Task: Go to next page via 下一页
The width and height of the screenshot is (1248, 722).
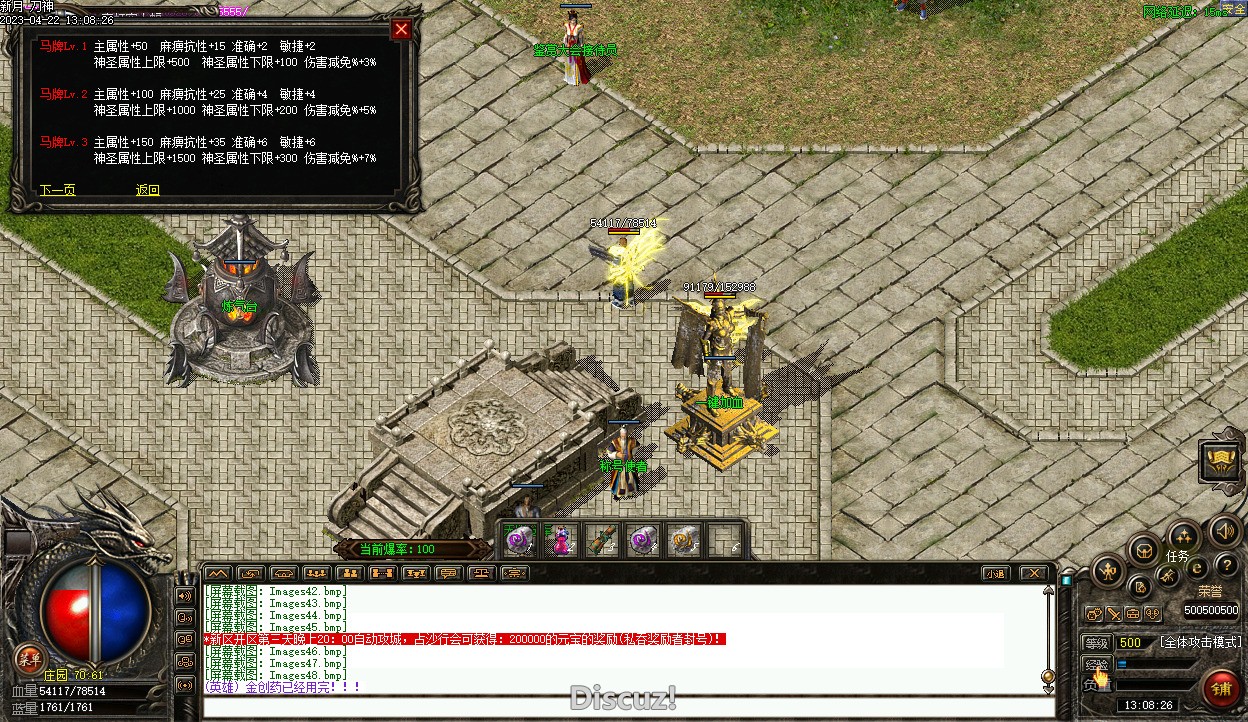Action: [x=57, y=190]
